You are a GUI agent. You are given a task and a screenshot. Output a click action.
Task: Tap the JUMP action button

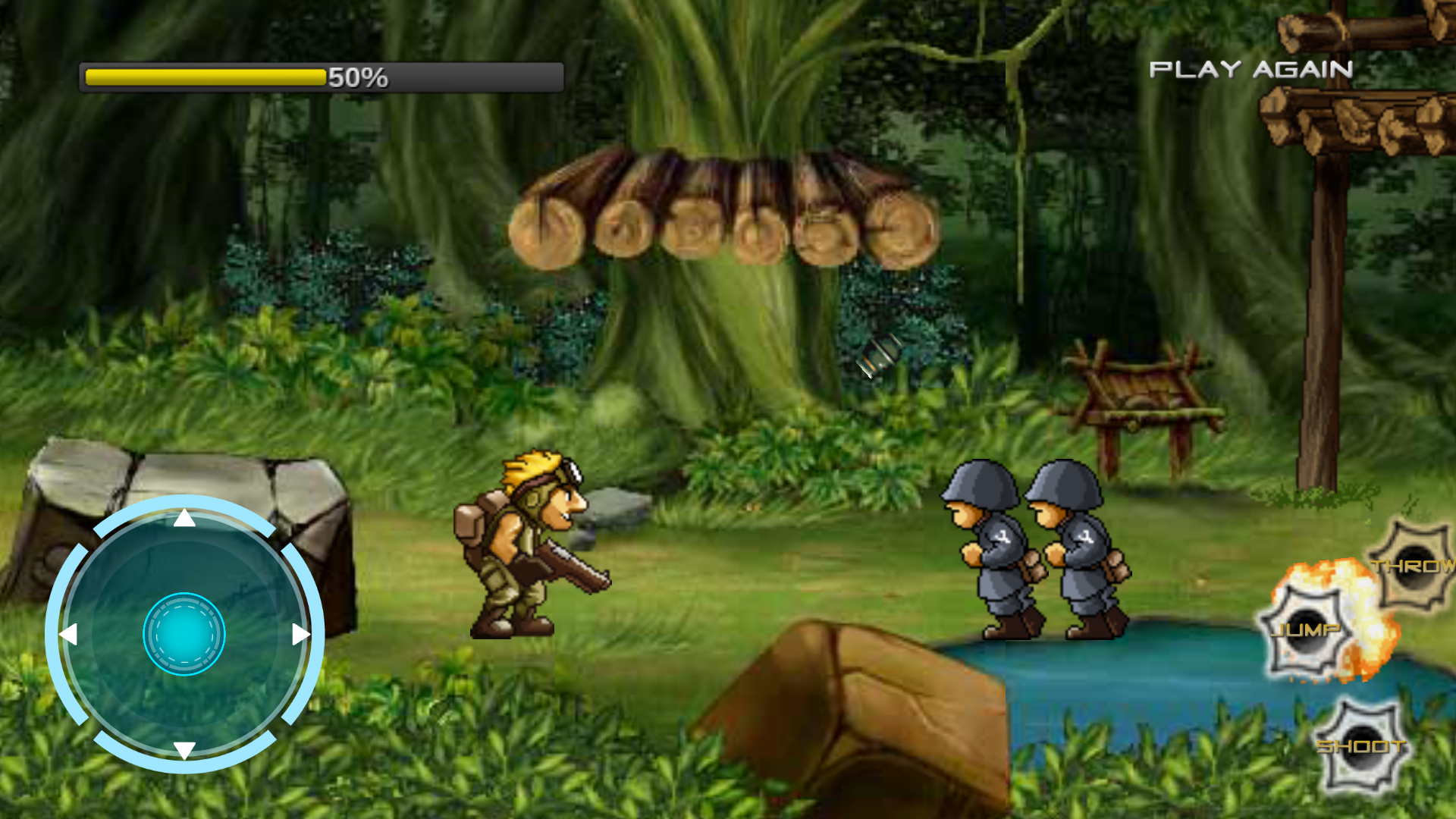(x=1304, y=630)
